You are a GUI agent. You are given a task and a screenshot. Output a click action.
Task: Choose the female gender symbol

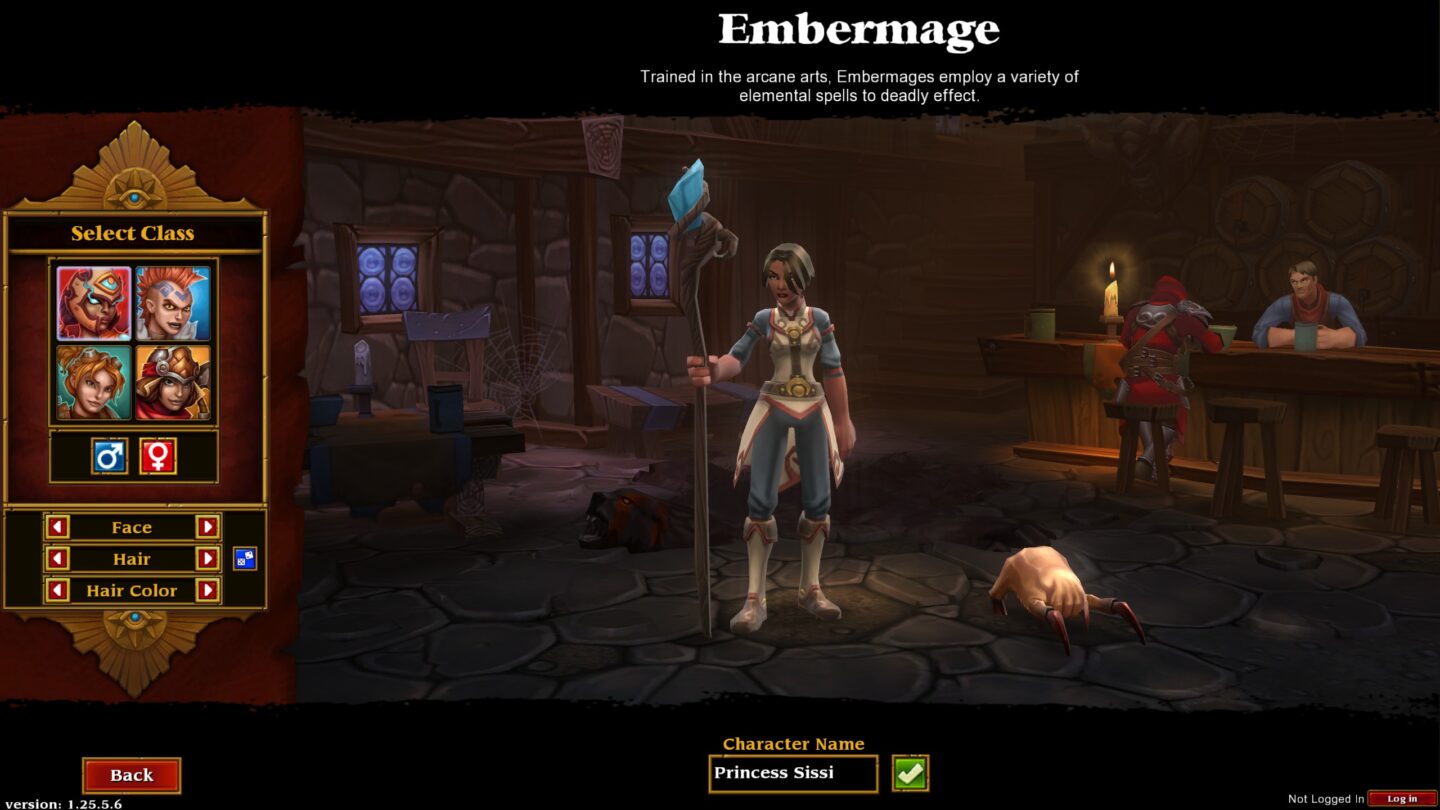pos(158,456)
